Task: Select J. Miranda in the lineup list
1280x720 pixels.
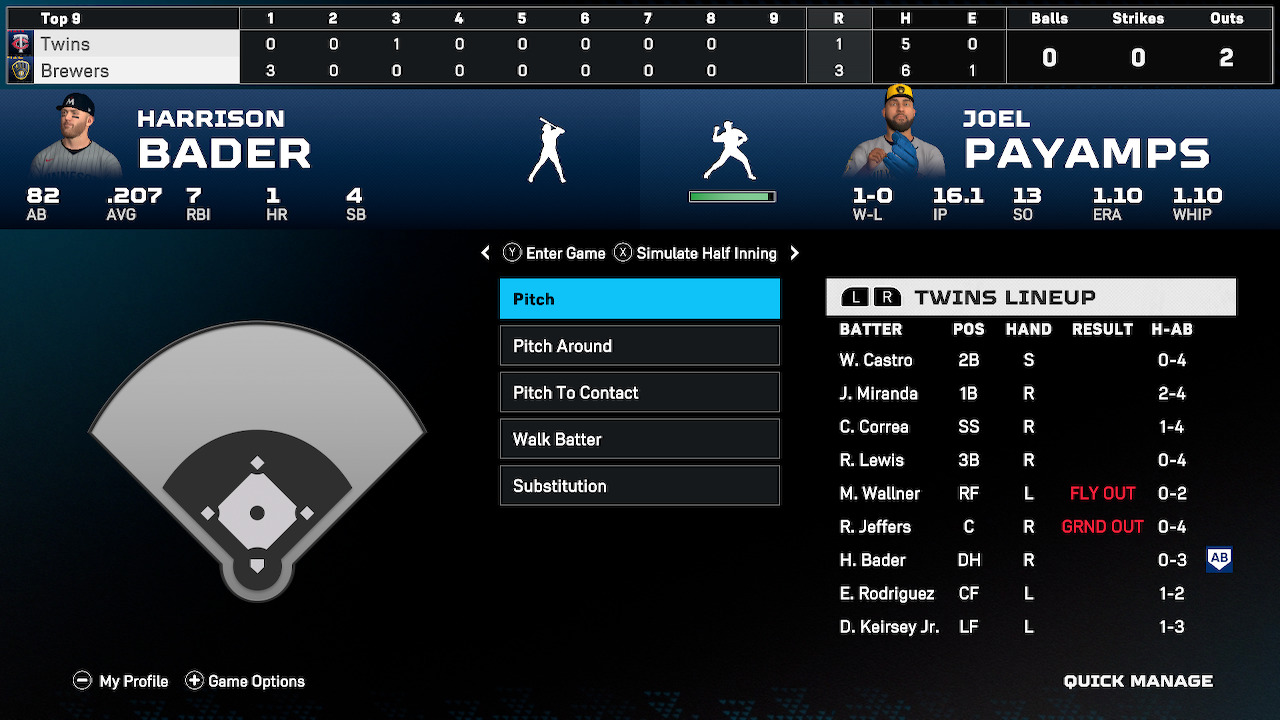Action: [878, 394]
